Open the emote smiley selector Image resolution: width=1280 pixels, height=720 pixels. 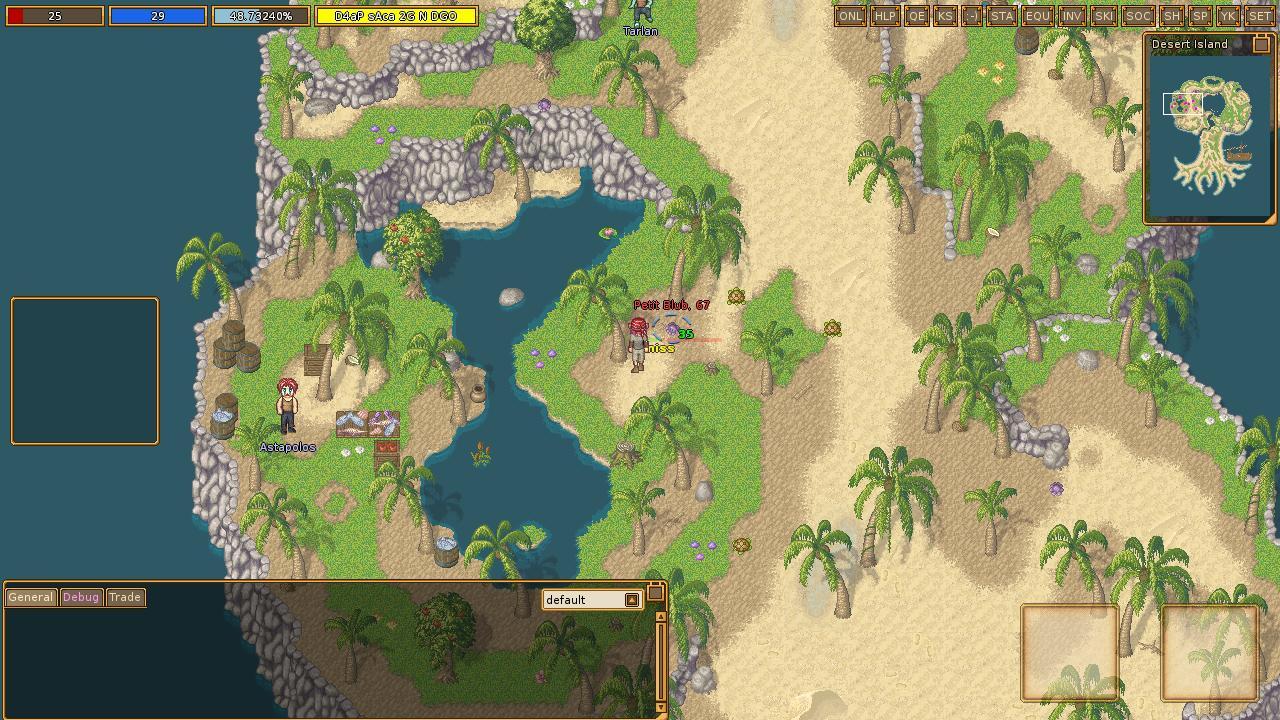[x=971, y=16]
